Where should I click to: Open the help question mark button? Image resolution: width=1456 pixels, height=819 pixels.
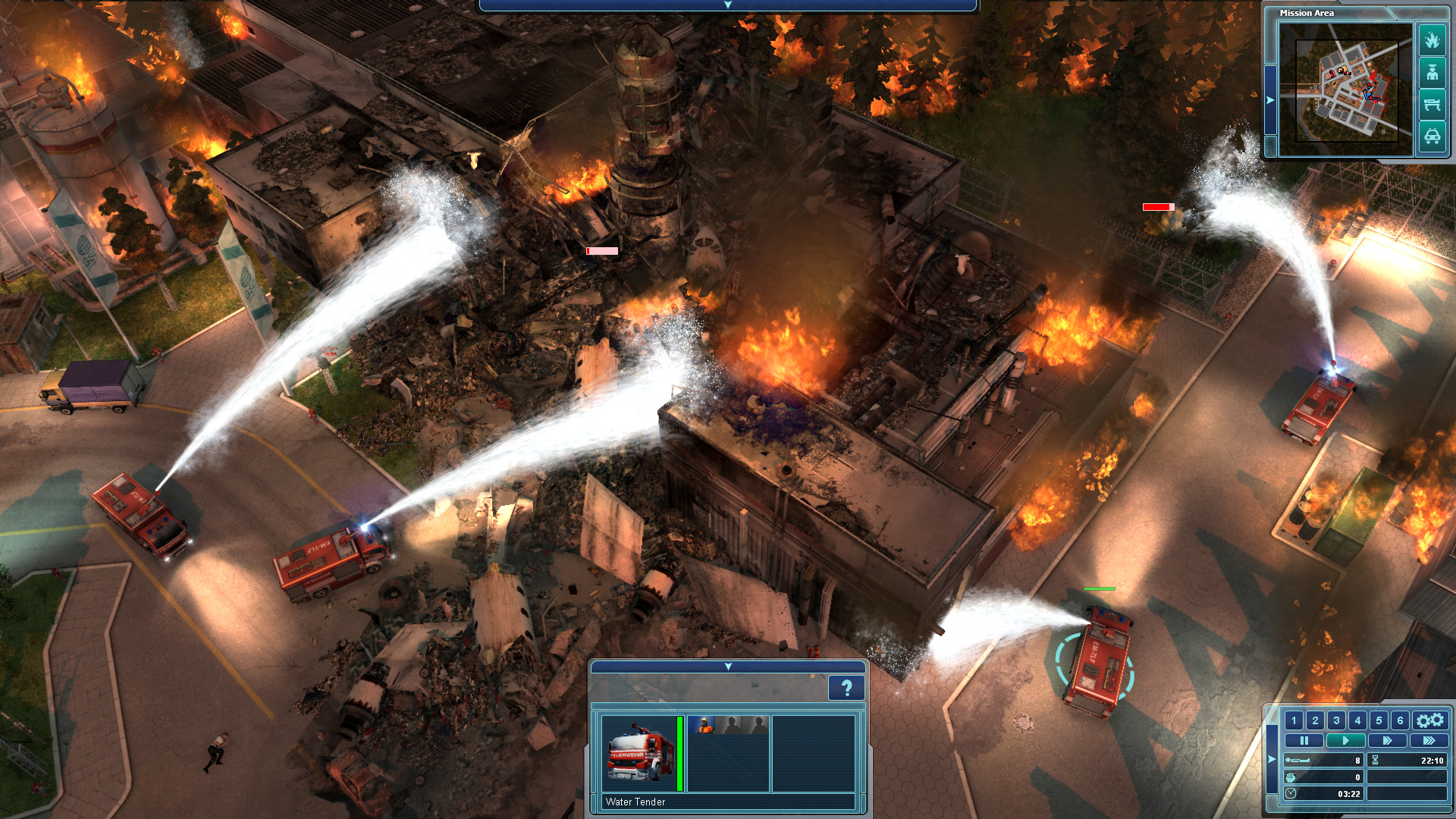[846, 689]
